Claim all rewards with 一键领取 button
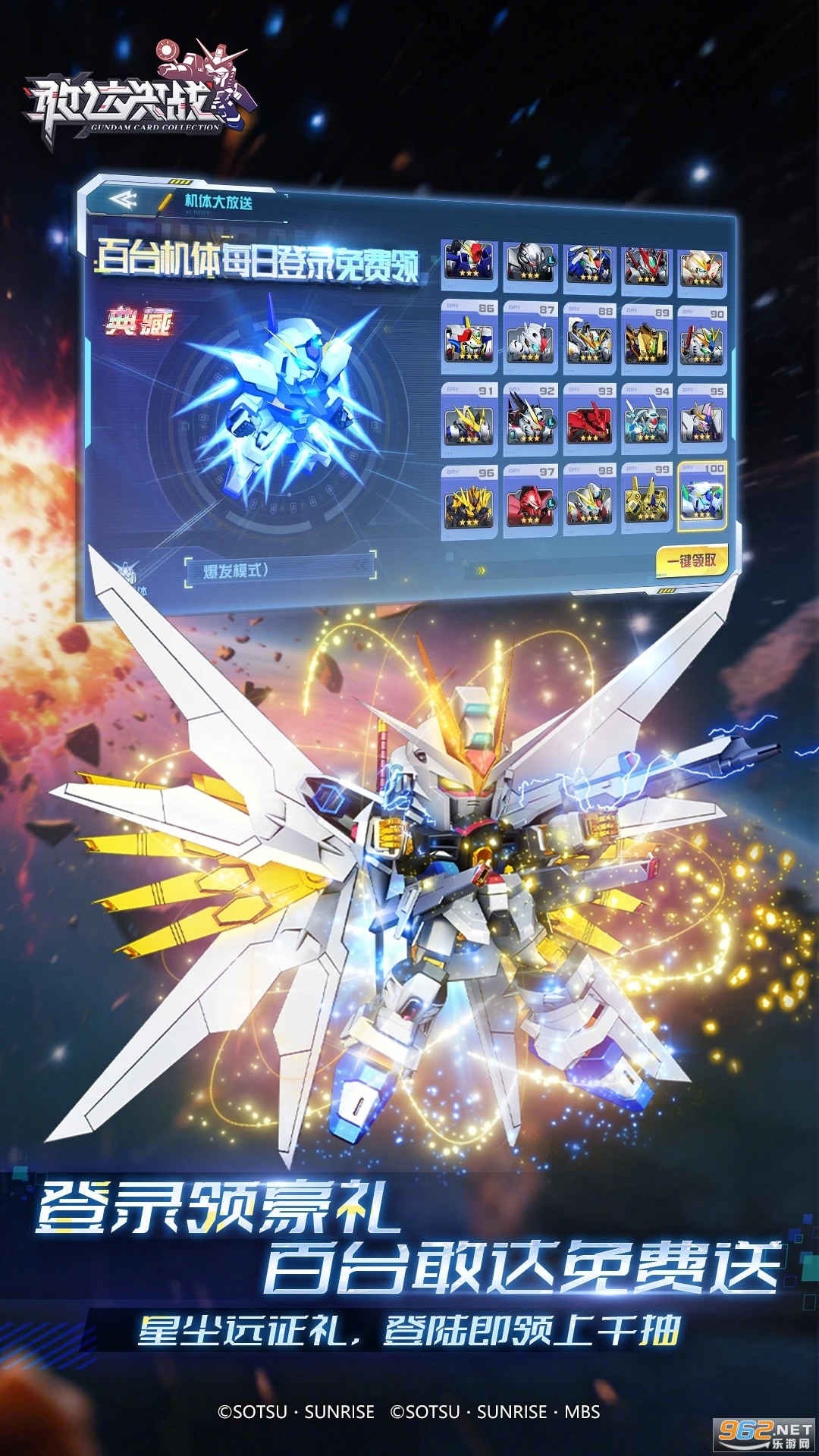 pyautogui.click(x=692, y=561)
